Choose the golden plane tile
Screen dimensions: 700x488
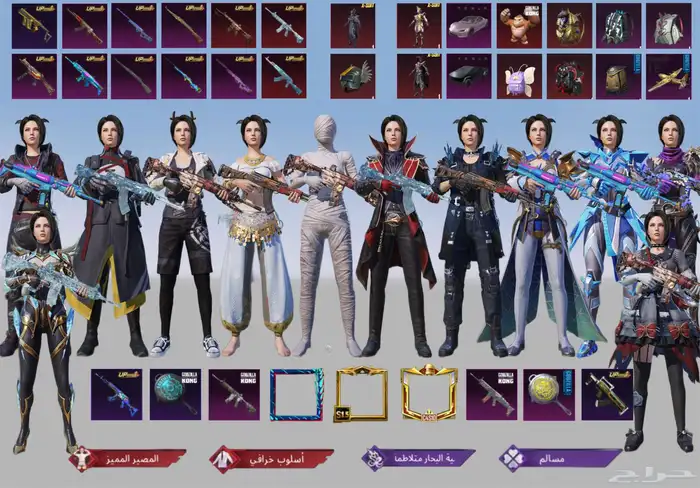tap(668, 75)
